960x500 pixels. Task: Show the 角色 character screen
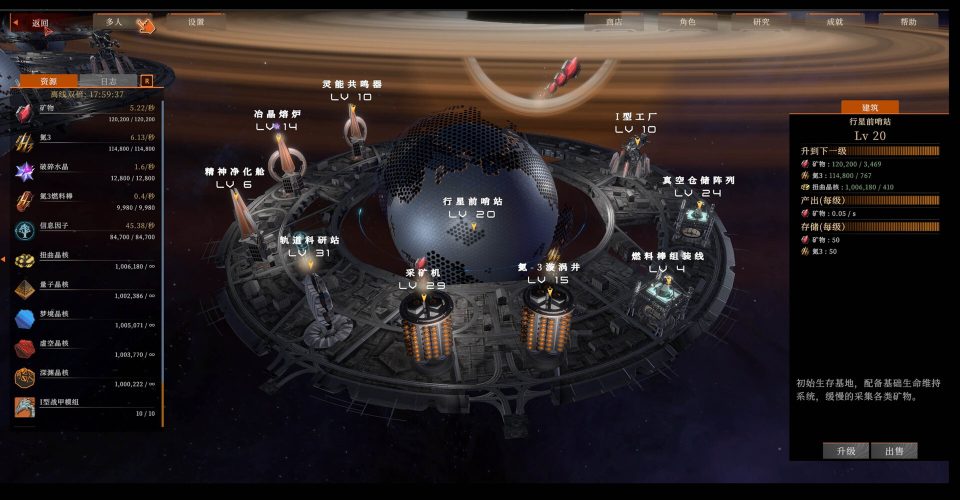click(688, 21)
